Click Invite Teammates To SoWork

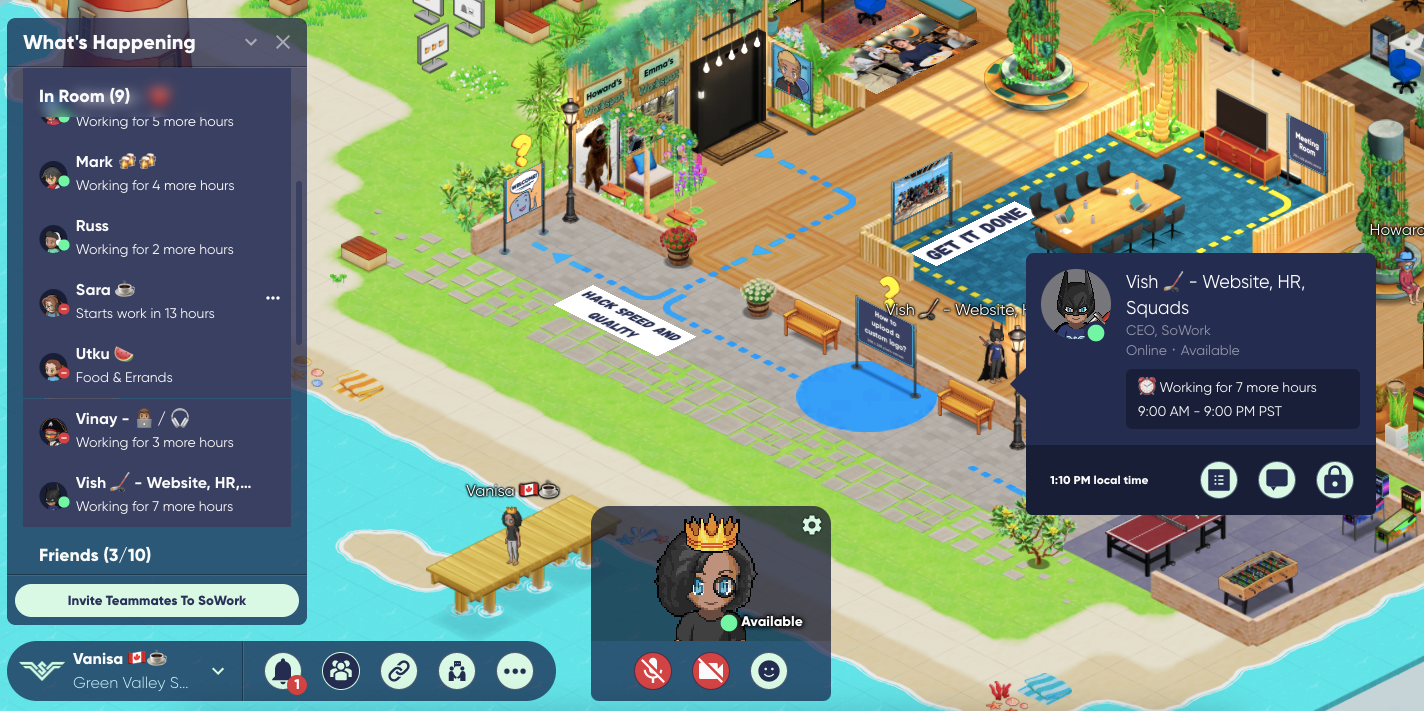tap(157, 601)
